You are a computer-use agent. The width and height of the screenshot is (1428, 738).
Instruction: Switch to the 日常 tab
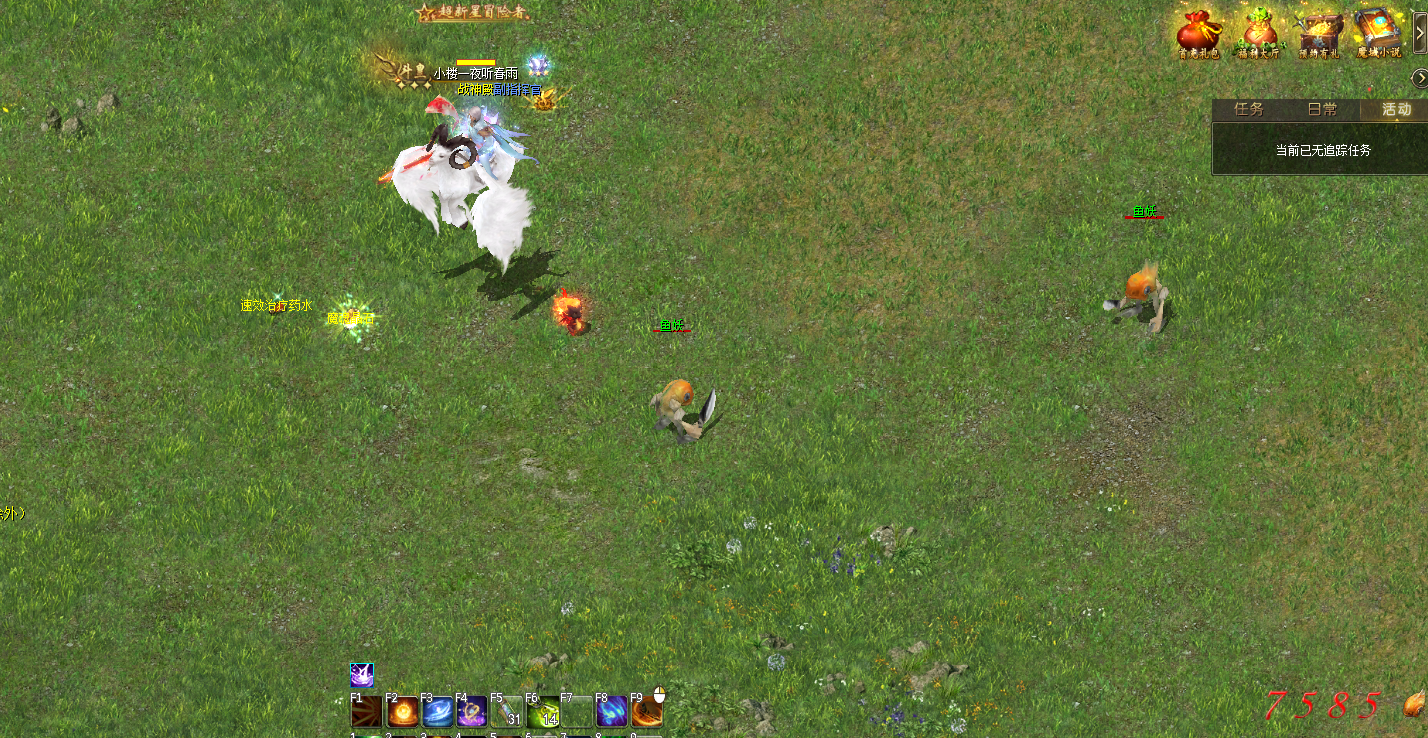coord(1323,110)
